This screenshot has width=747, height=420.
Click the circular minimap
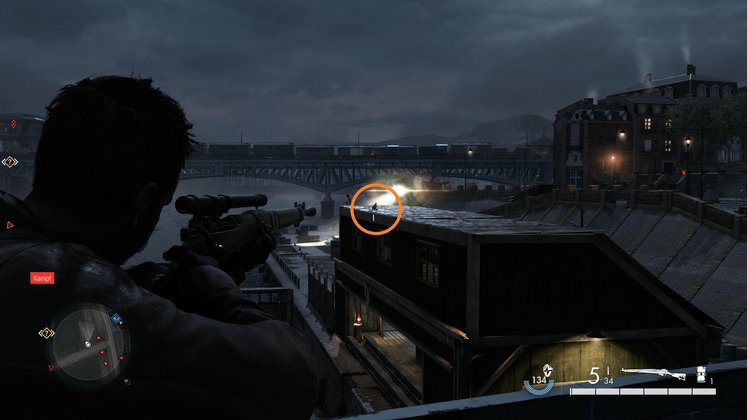click(x=88, y=345)
